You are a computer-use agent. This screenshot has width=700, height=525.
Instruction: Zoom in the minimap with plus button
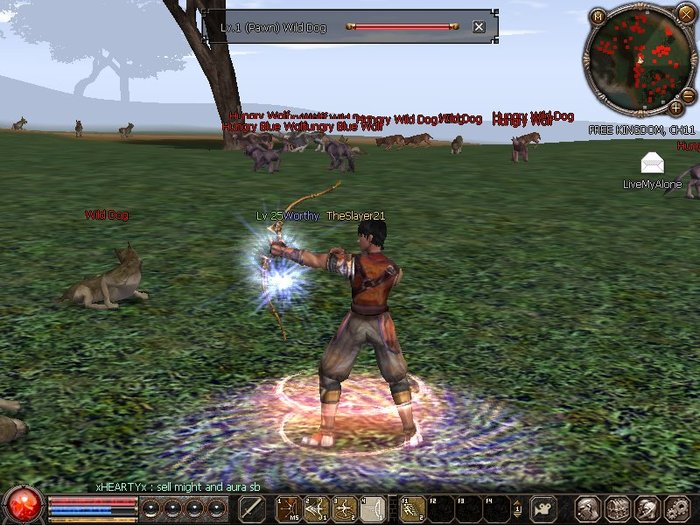click(676, 106)
